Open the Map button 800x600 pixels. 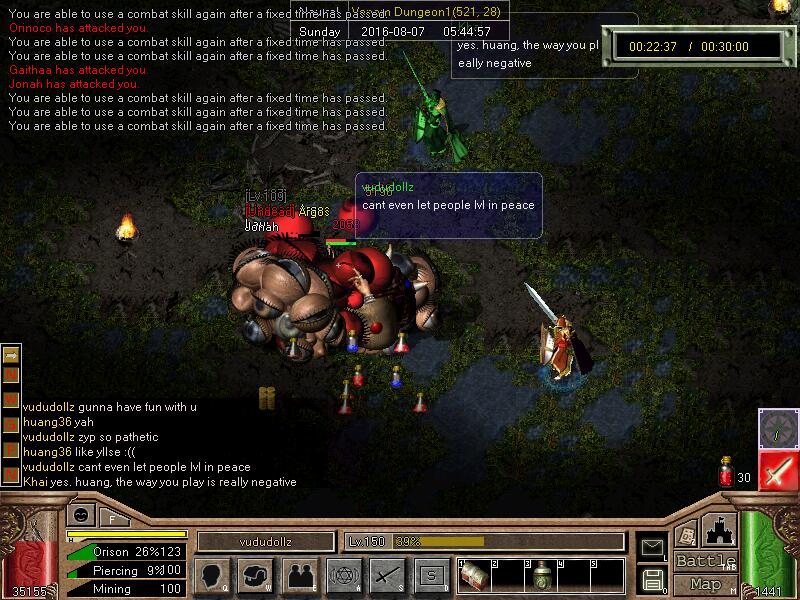[x=706, y=584]
